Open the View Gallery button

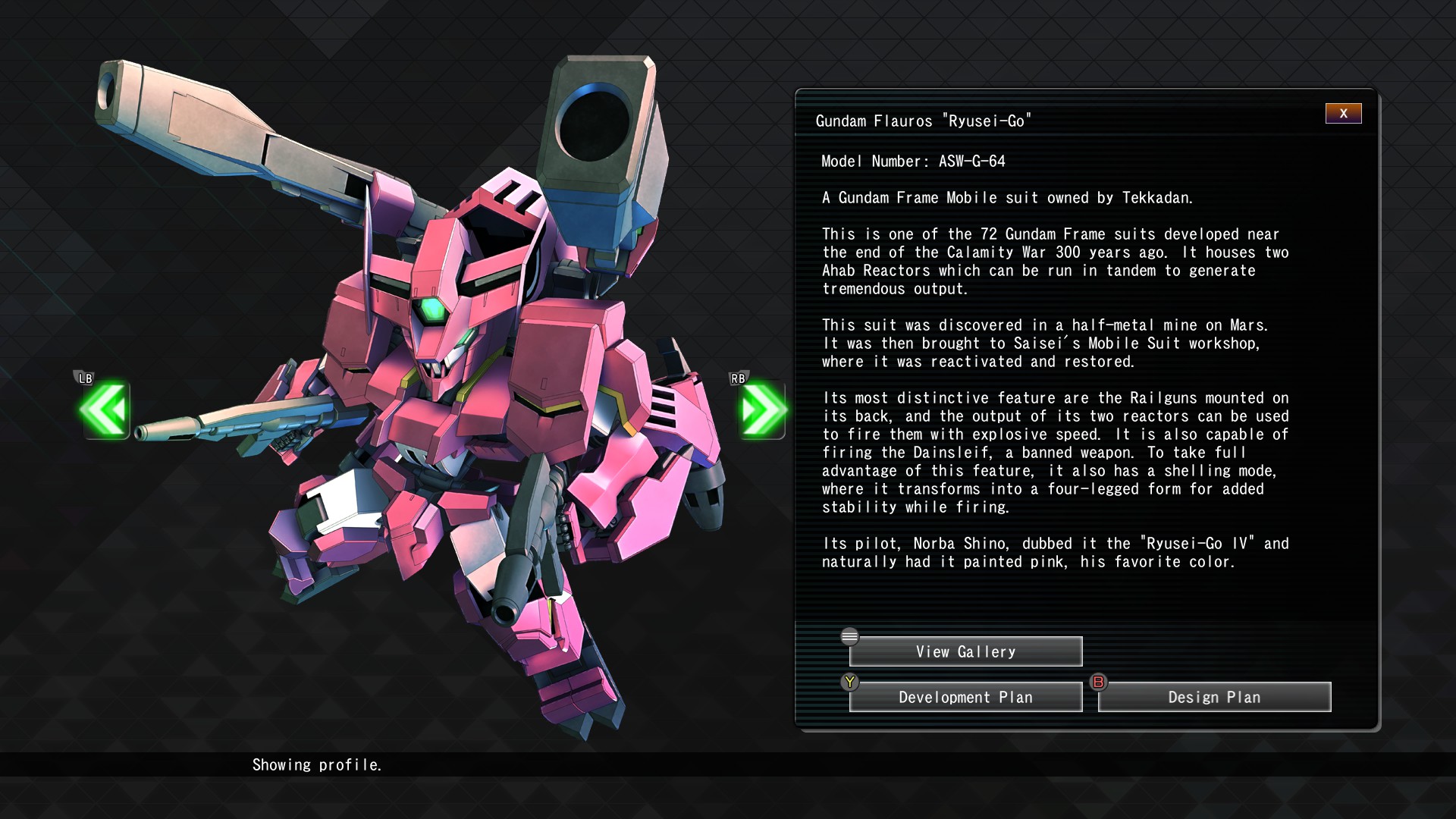tap(965, 651)
